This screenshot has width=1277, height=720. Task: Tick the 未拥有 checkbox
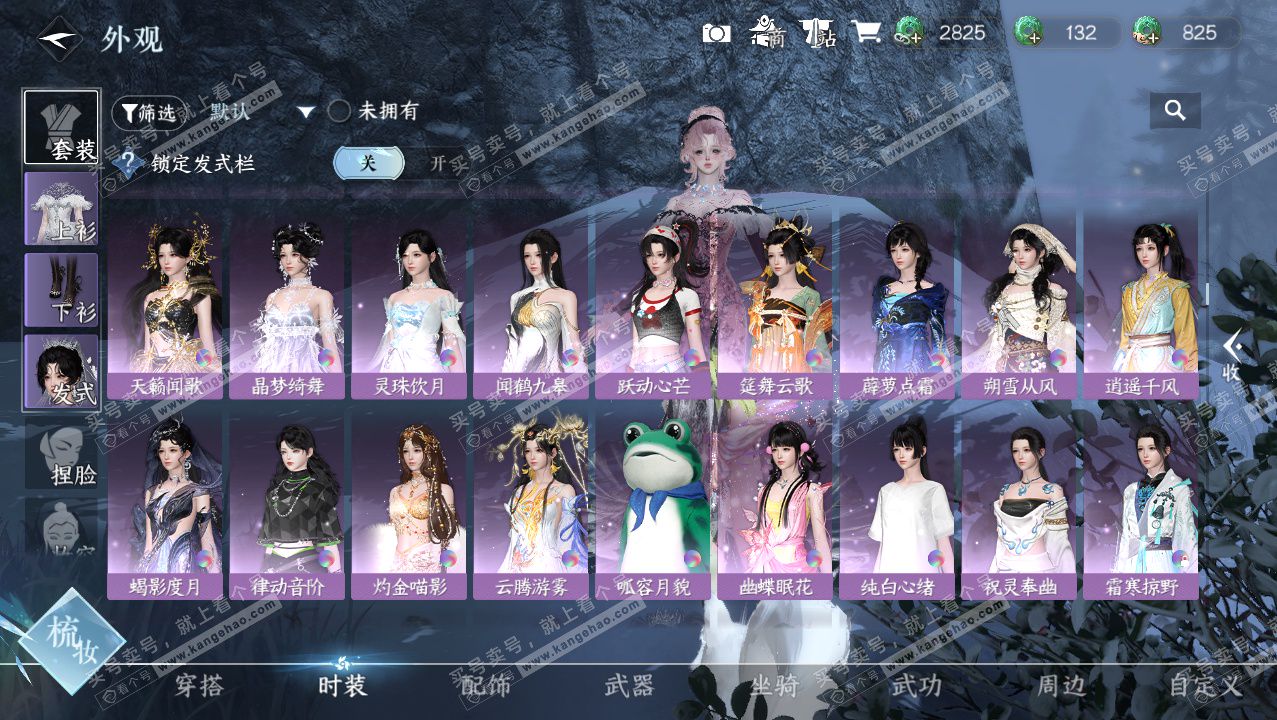(339, 111)
